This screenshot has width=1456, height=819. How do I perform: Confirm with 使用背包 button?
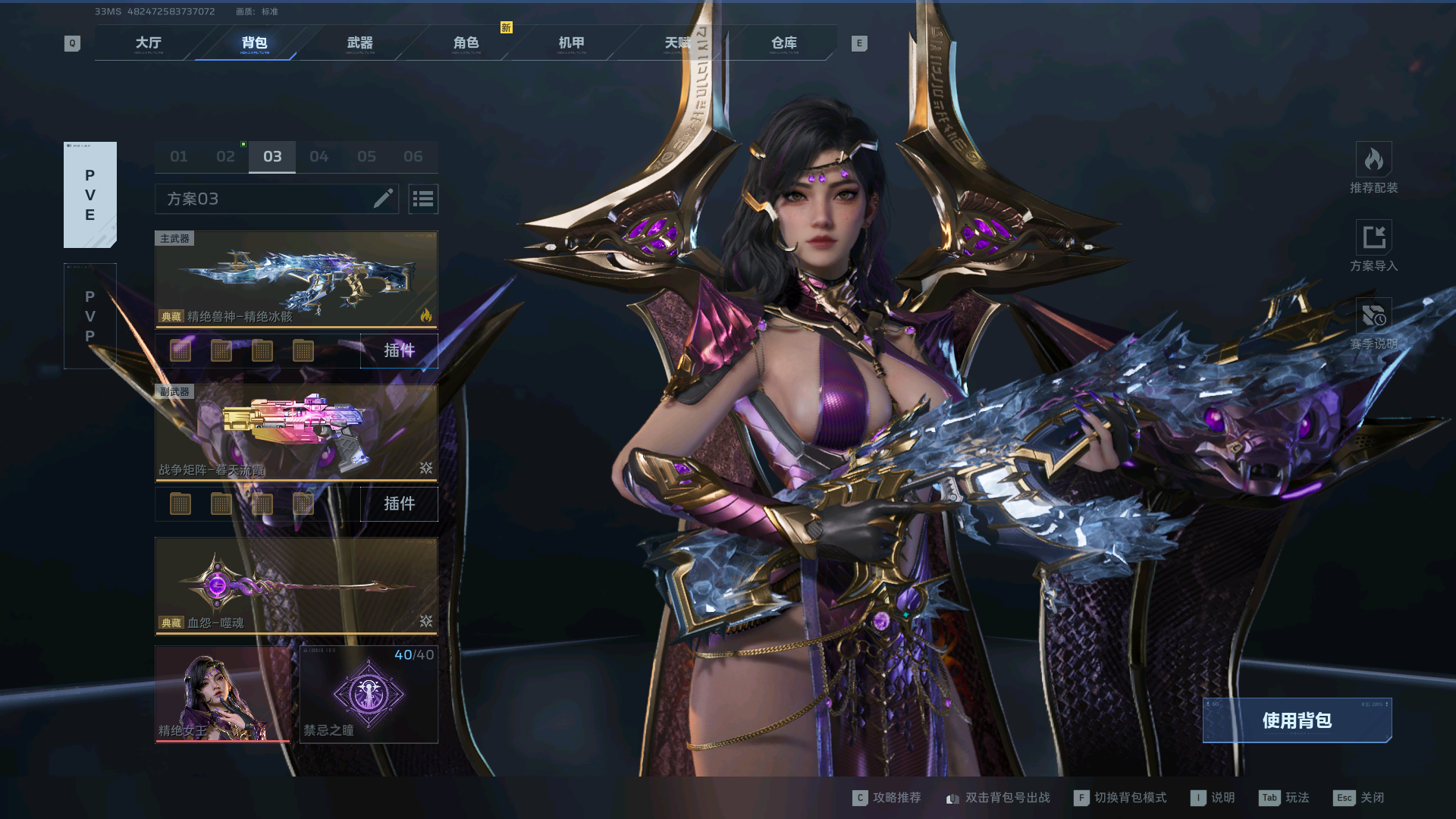(x=1297, y=720)
